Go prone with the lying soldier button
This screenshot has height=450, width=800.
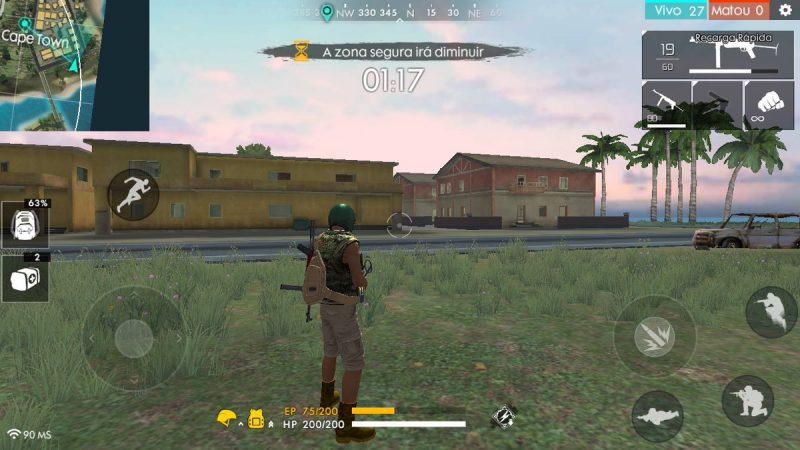[657, 416]
